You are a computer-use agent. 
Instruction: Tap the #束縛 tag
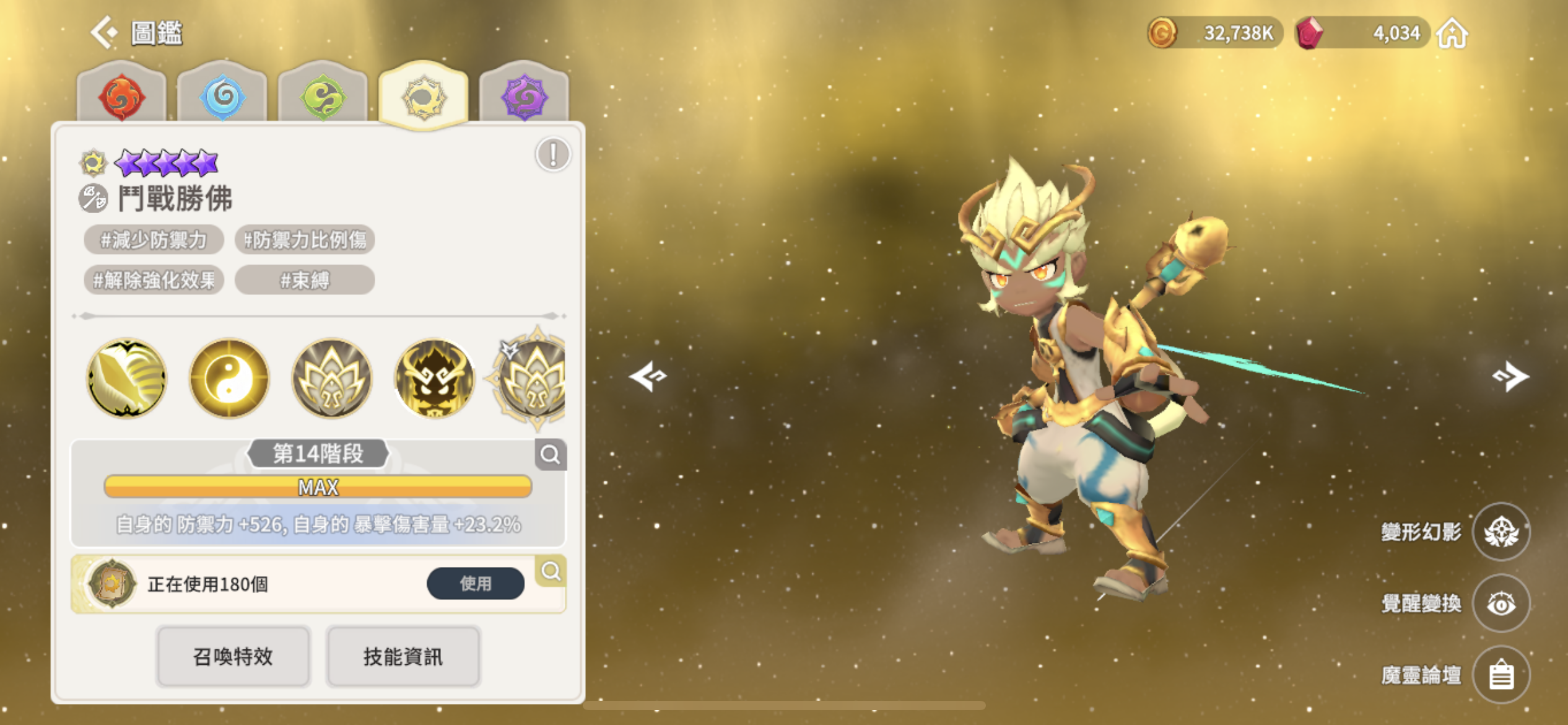coord(305,280)
